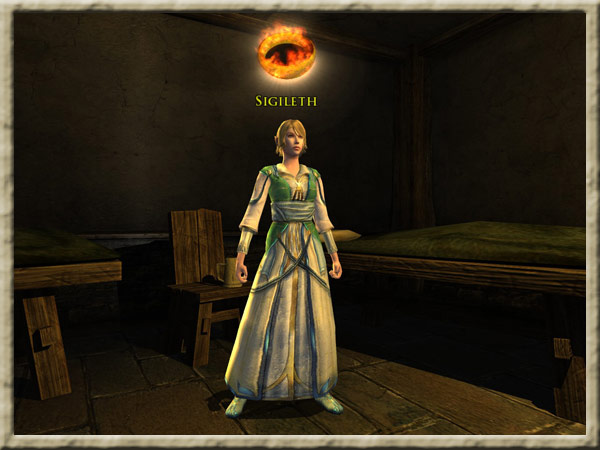The width and height of the screenshot is (600, 450).
Task: Click the flaming quest ring above Sigileth
Action: (285, 52)
